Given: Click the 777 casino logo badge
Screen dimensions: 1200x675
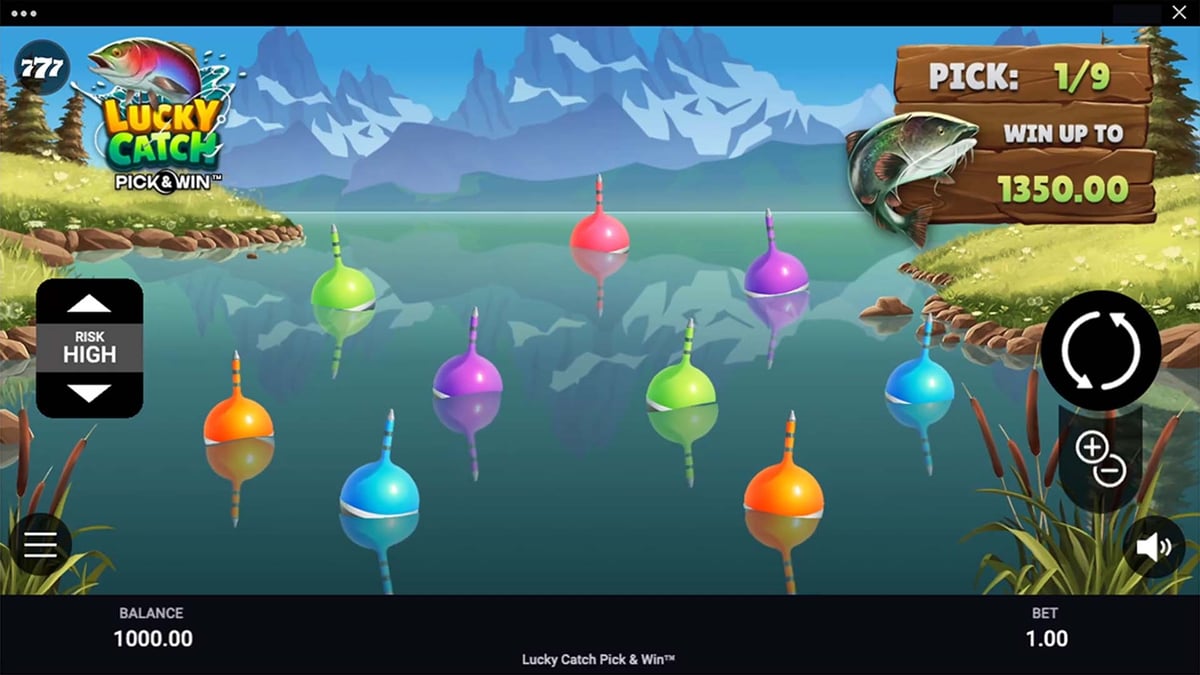Looking at the screenshot, I should [40, 68].
